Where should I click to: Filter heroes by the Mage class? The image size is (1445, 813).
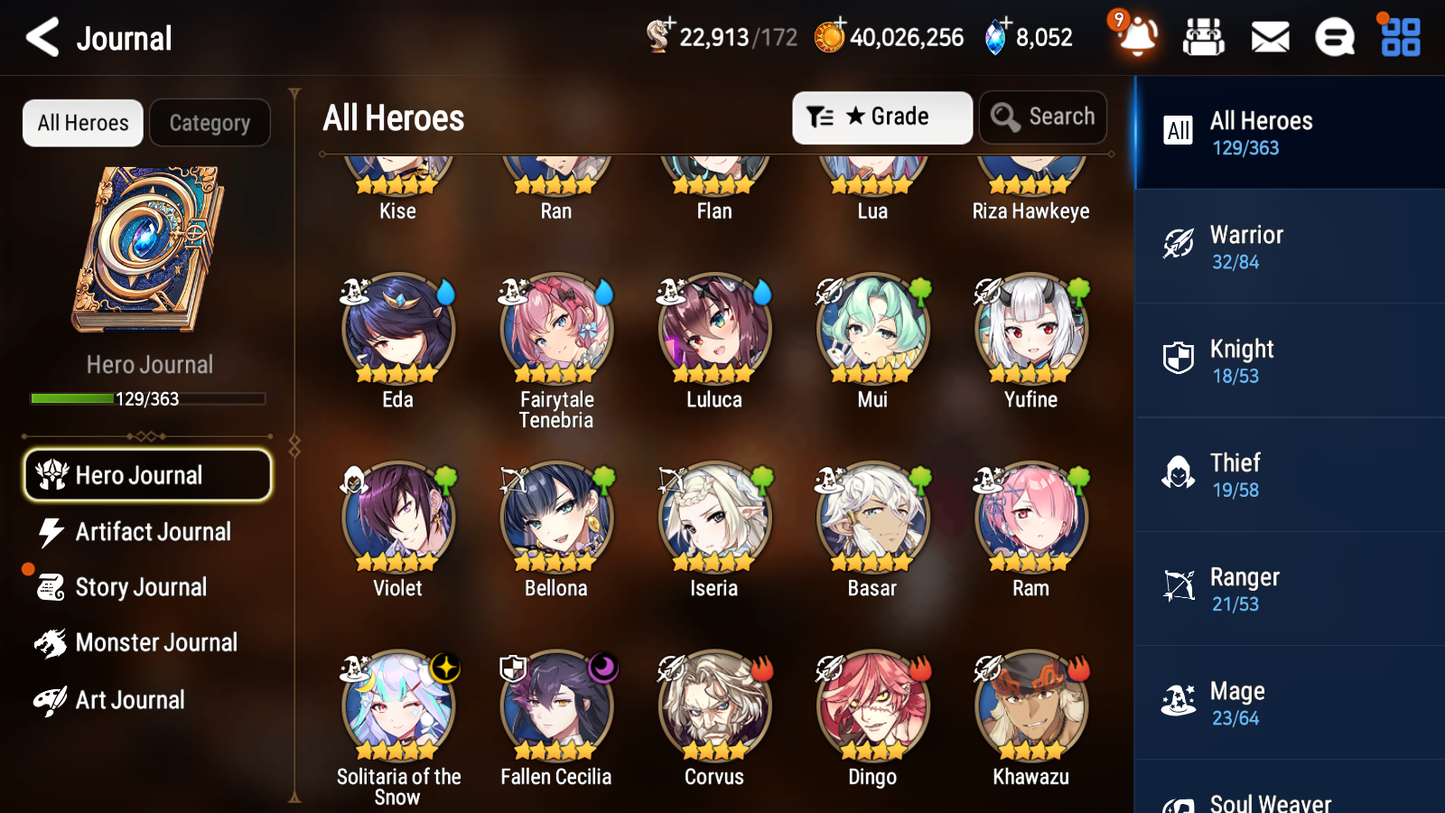pos(1289,701)
